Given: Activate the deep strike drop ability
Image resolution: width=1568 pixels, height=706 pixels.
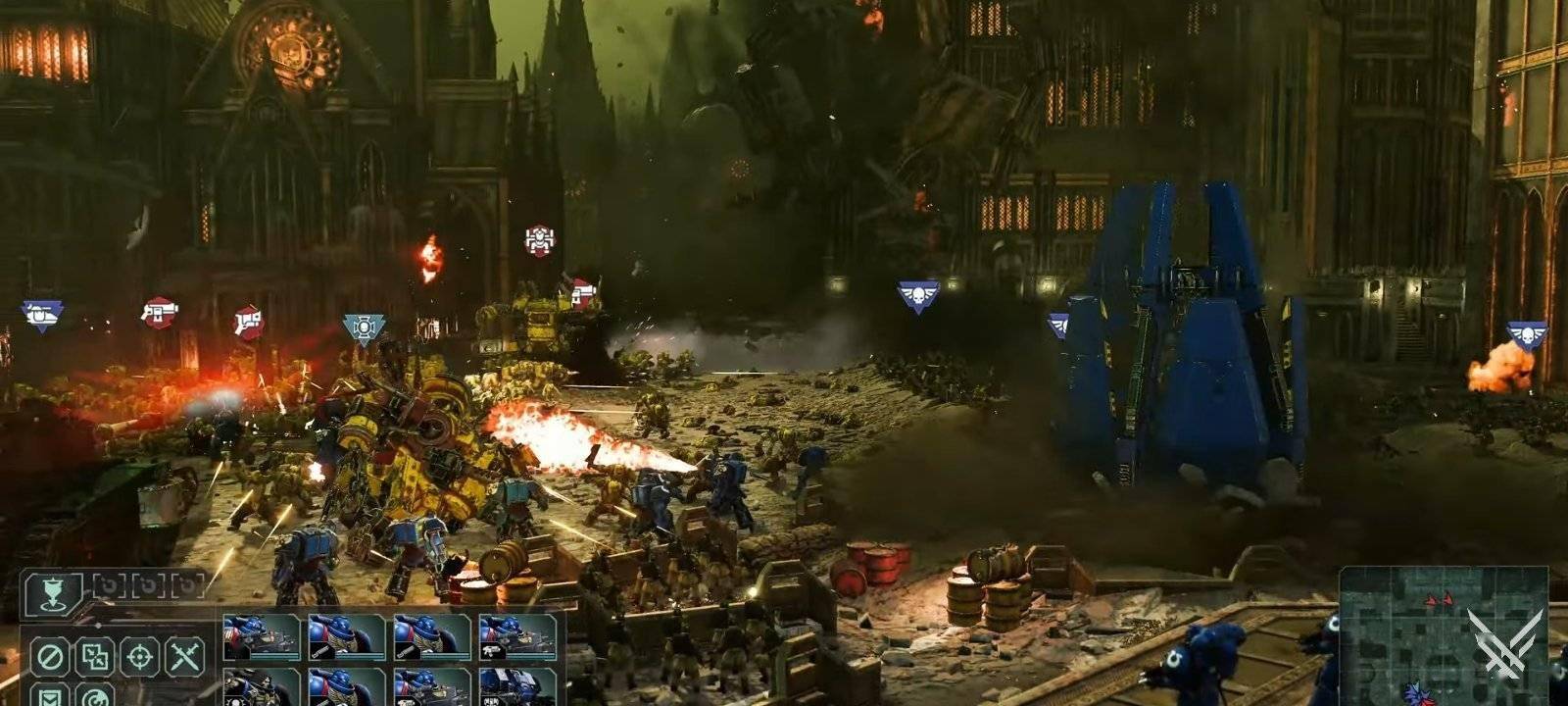Looking at the screenshot, I should pyautogui.click(x=54, y=591).
